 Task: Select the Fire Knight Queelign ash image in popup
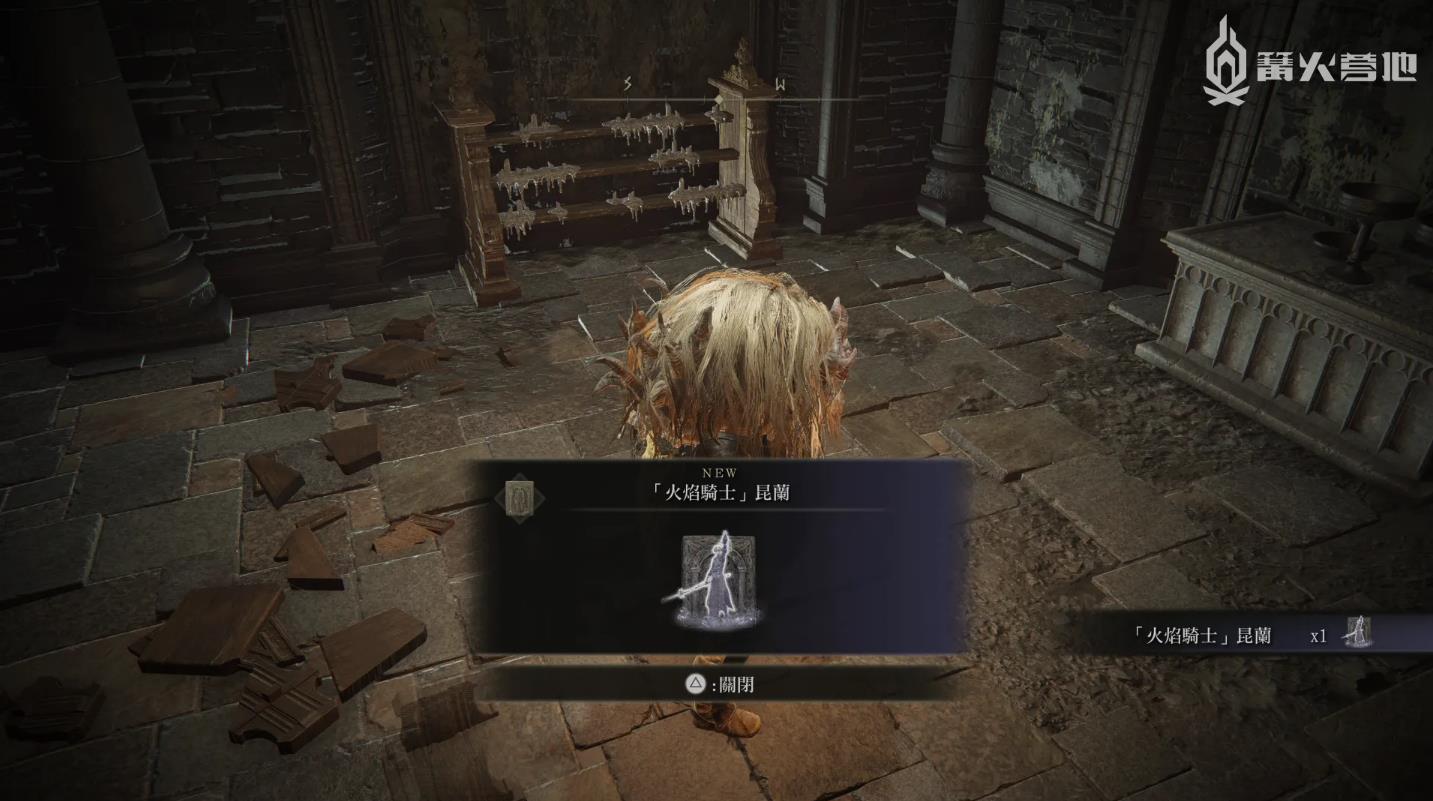click(x=716, y=580)
